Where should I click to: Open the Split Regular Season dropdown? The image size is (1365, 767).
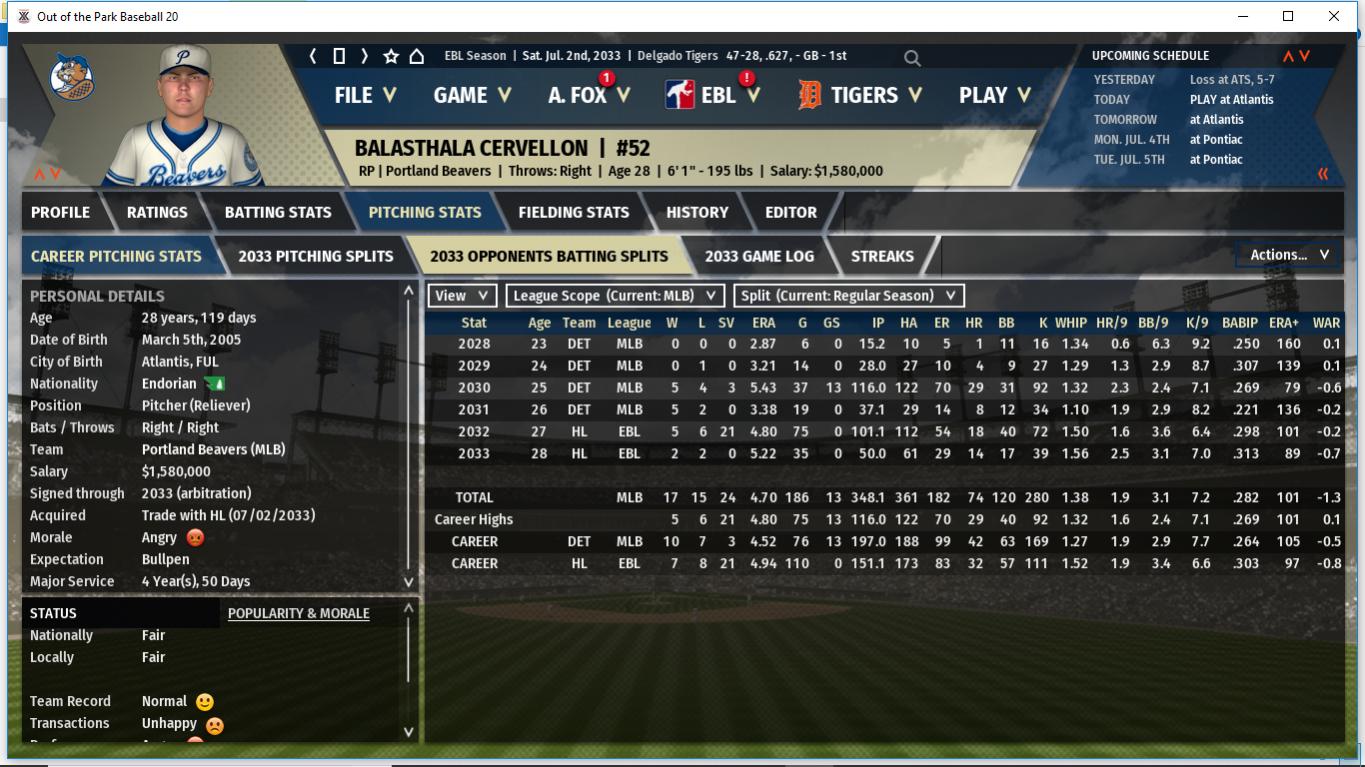[x=849, y=296]
